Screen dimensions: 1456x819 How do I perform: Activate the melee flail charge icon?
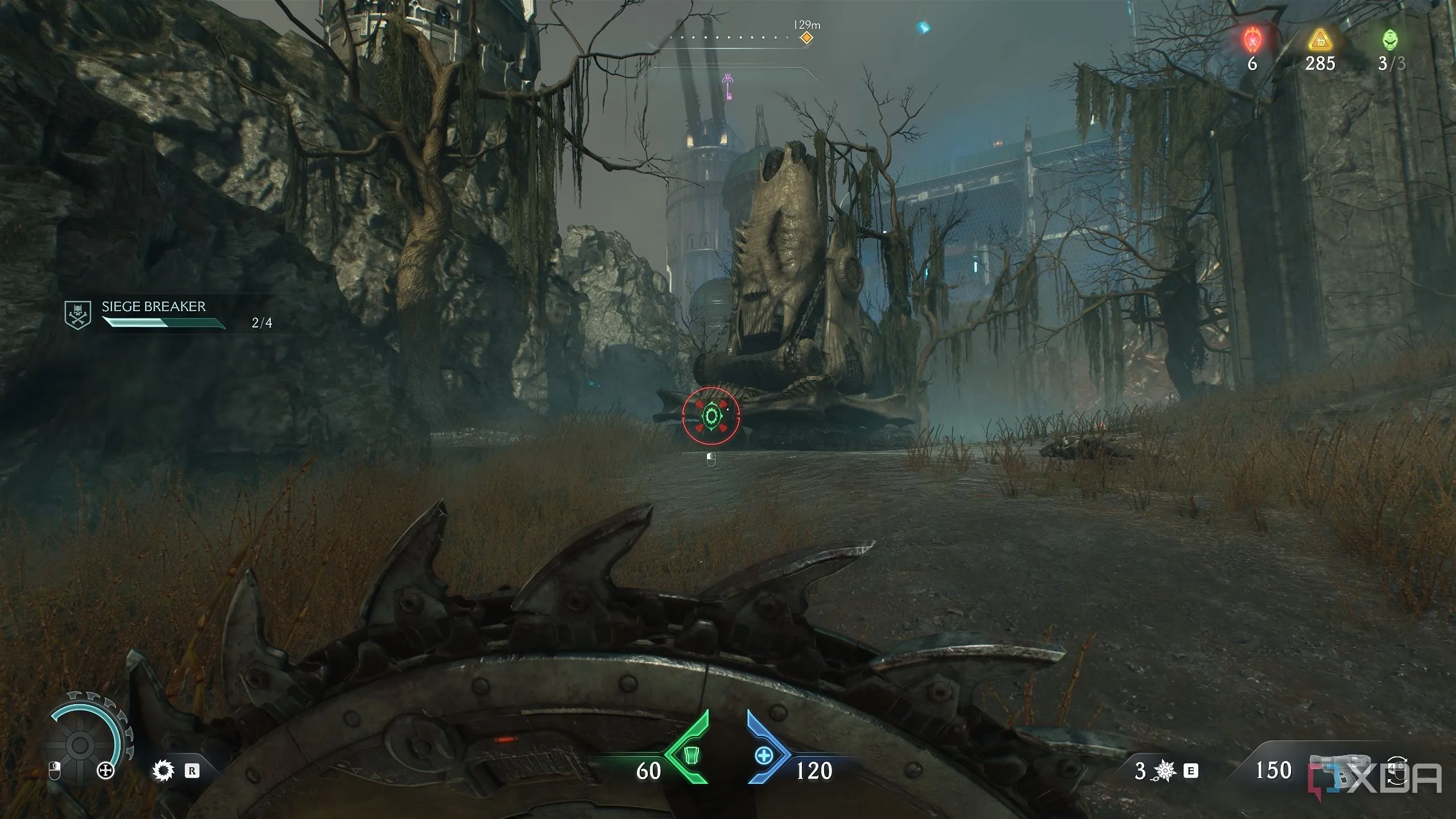click(x=1165, y=771)
